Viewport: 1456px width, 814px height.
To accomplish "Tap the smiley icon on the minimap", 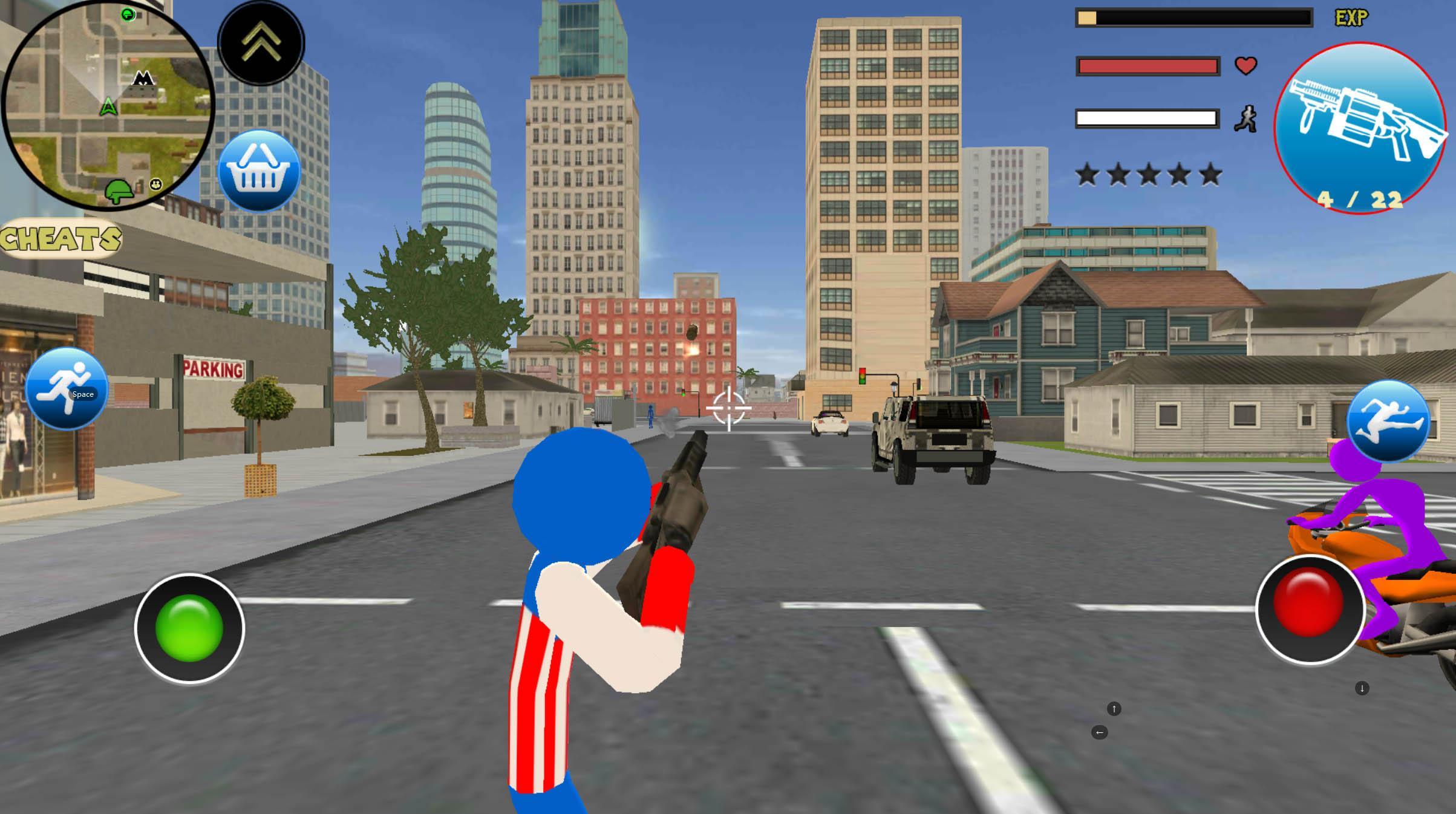I will (x=156, y=183).
